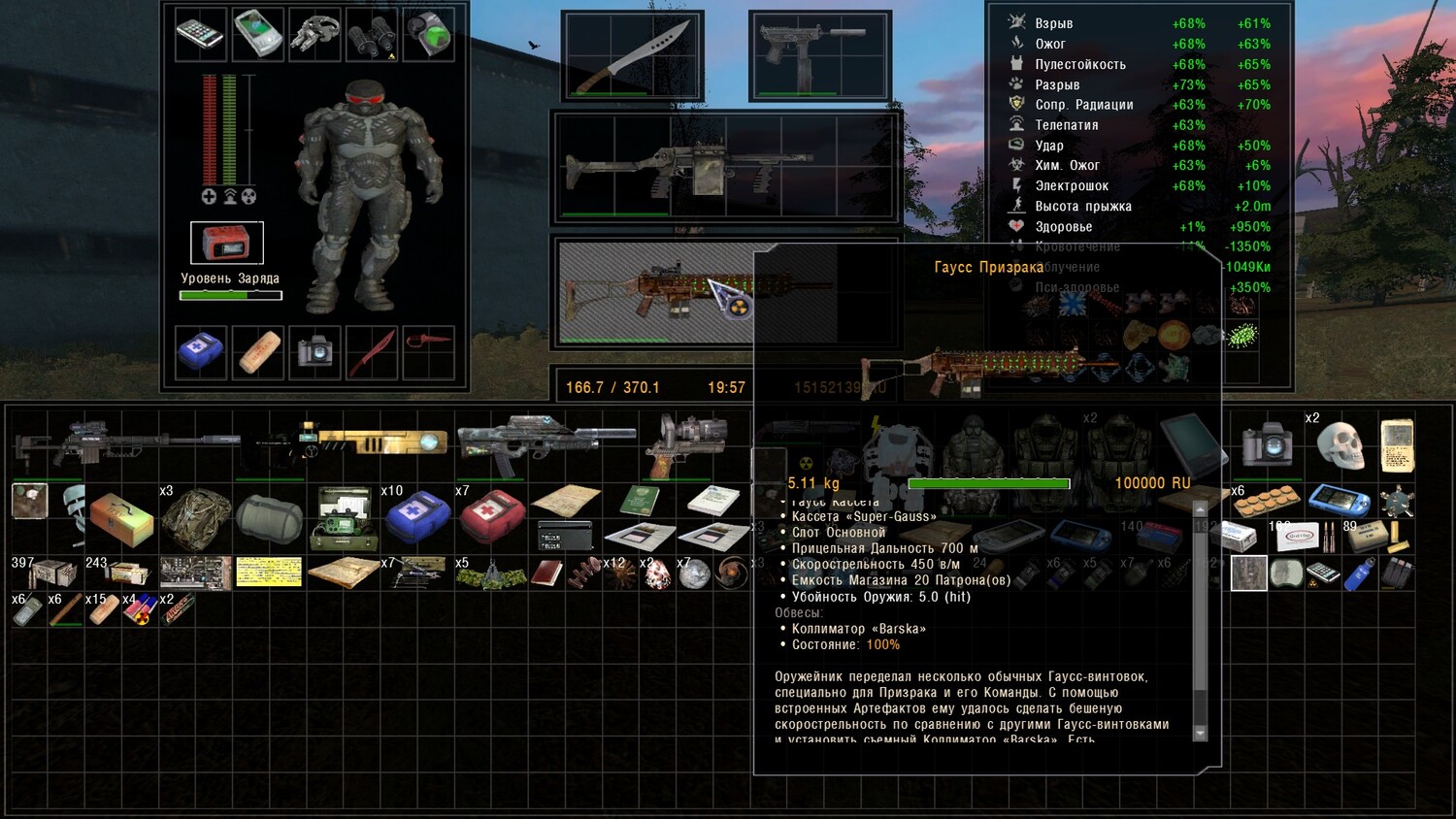Use the bandage in the quick slot
Image resolution: width=1456 pixels, height=819 pixels.
[258, 352]
